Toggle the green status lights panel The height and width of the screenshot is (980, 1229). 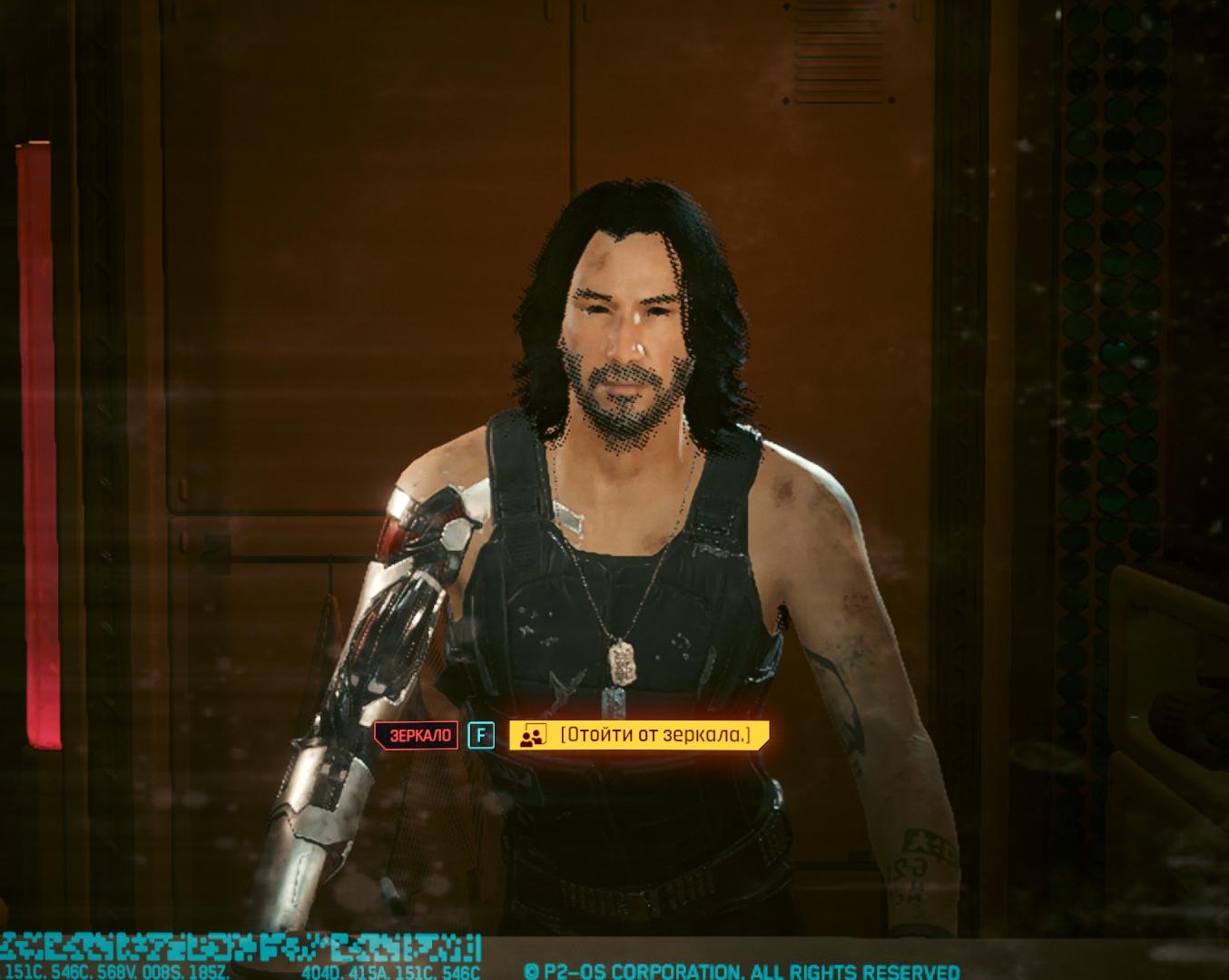click(1104, 363)
